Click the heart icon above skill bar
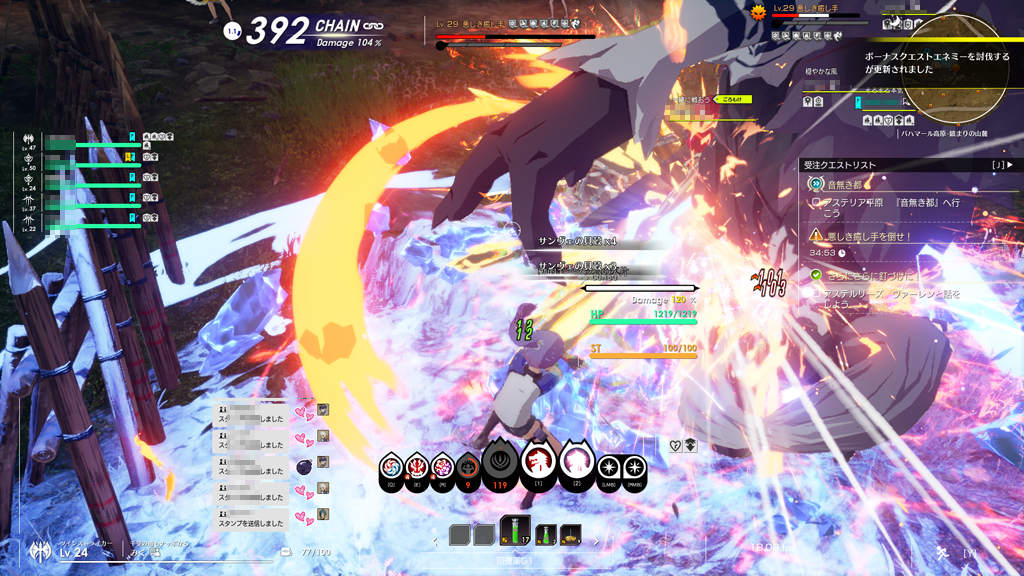Screen dimensions: 1024x576 (x=675, y=446)
